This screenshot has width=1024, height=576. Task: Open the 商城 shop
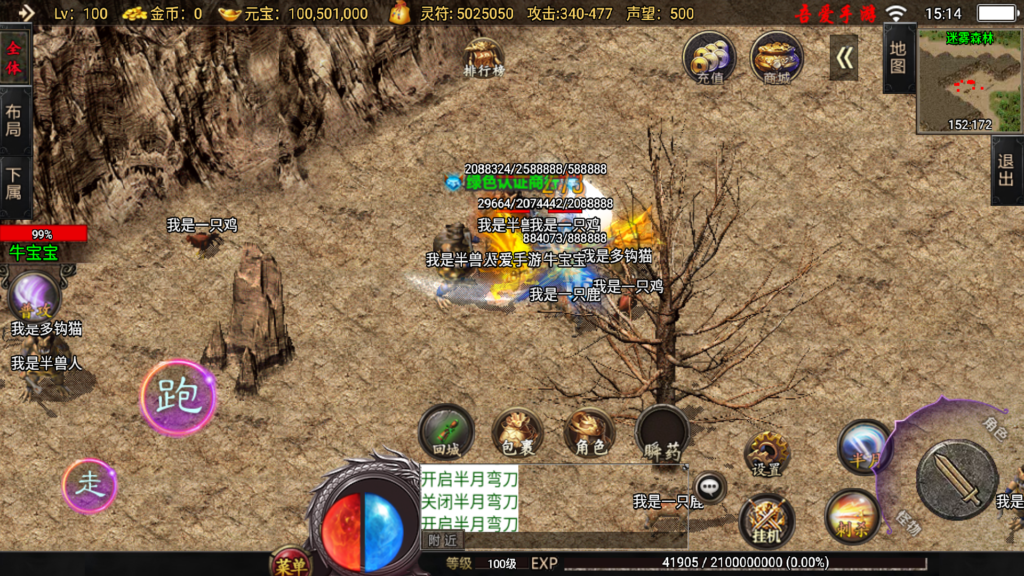click(x=776, y=56)
